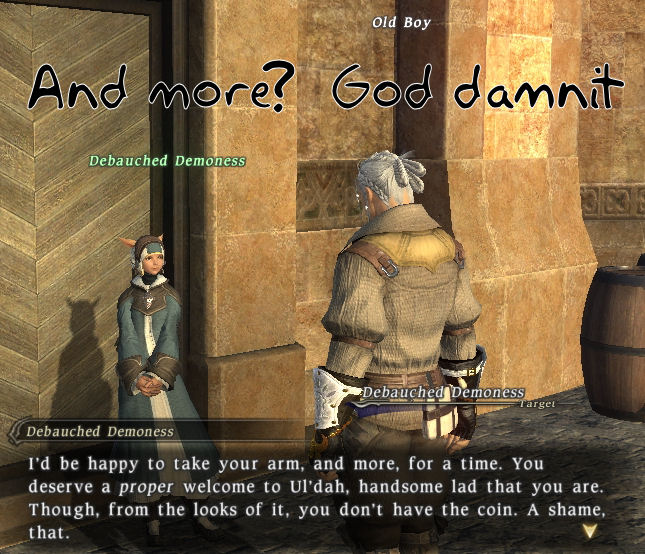Select the Old Boy player nameplate

(401, 22)
